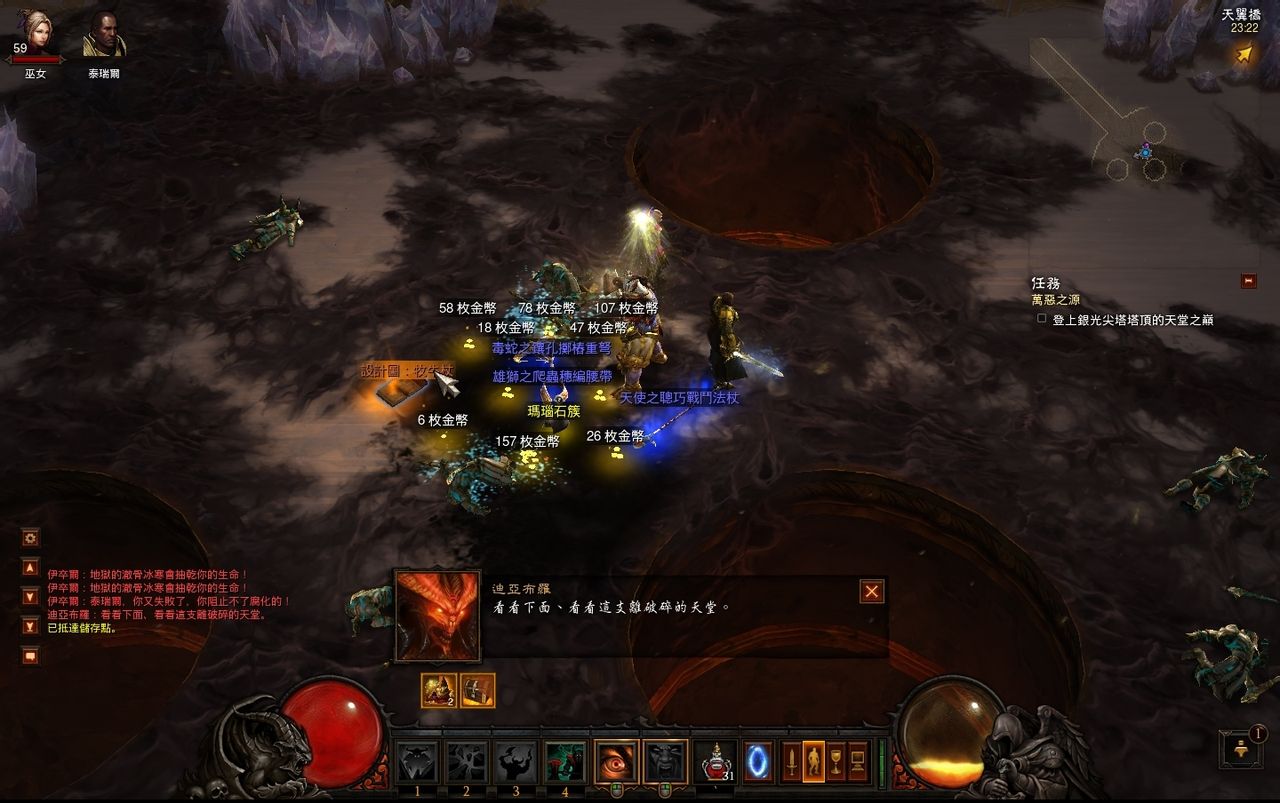Image resolution: width=1280 pixels, height=803 pixels.
Task: Click the chat log up-arrow button
Action: [x=30, y=567]
